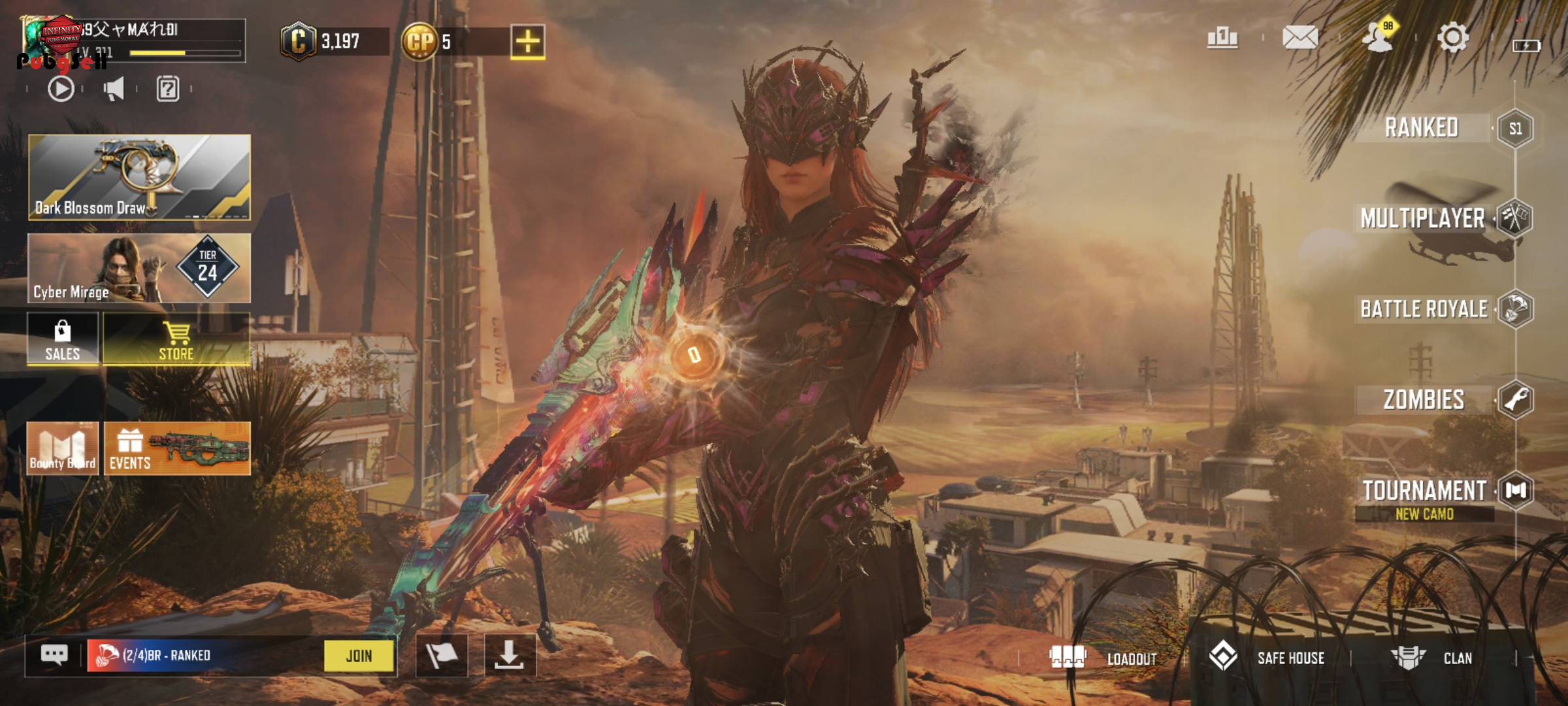Screen dimensions: 1568x706
Task: Visit the Safe House
Action: pyautogui.click(x=1267, y=658)
